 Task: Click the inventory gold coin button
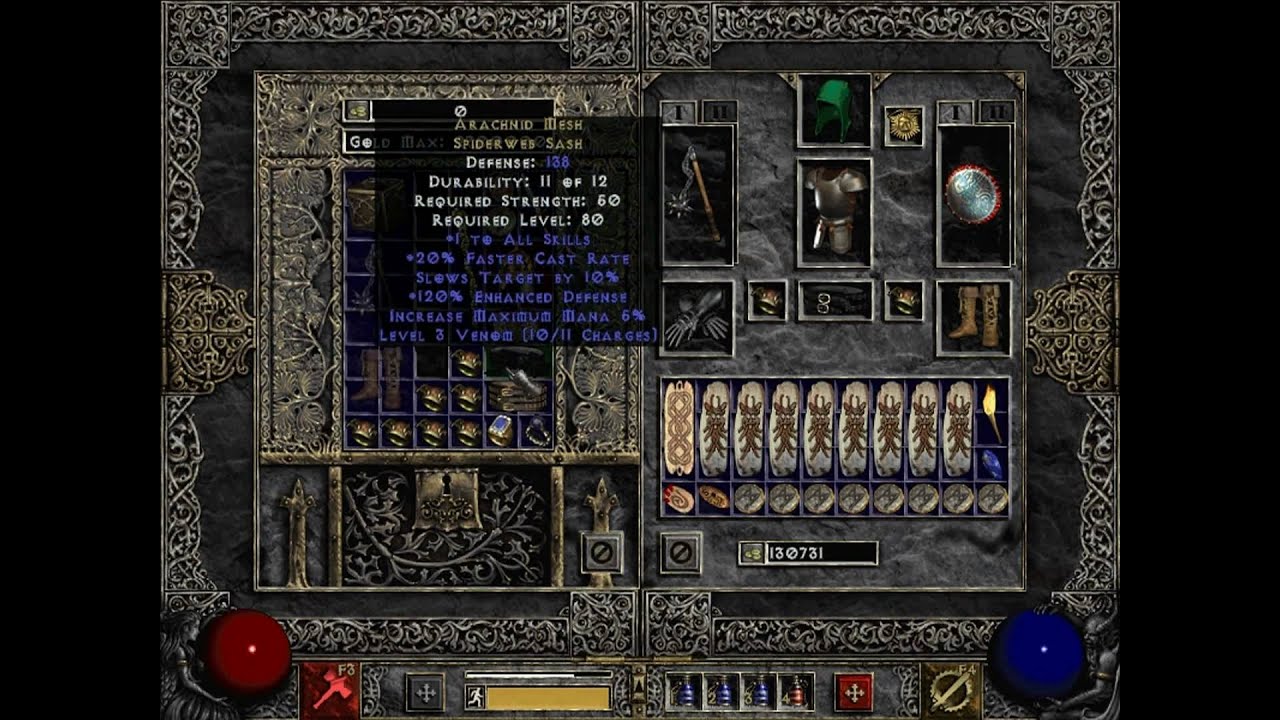pyautogui.click(x=752, y=553)
